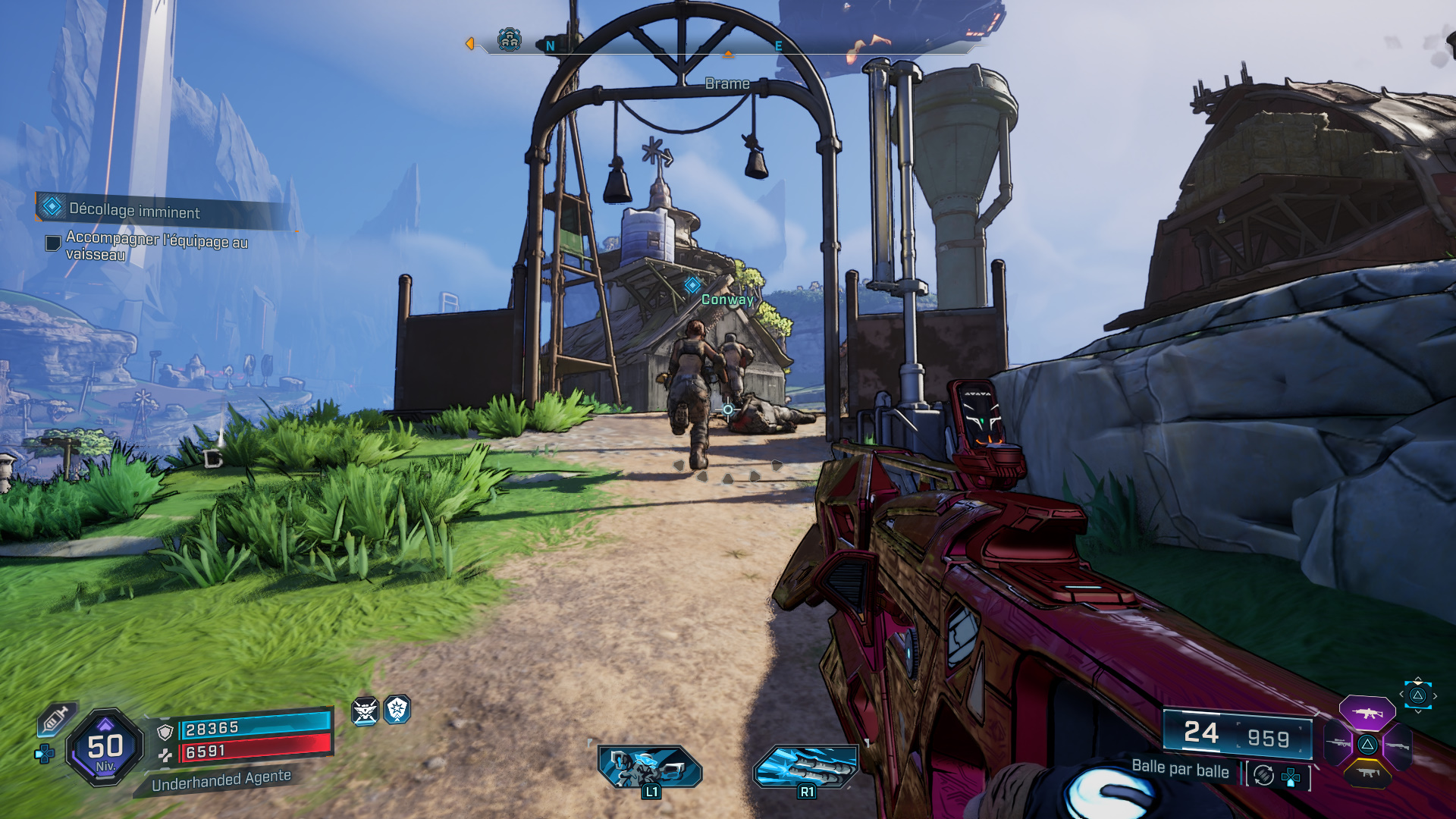Click the eagle crest badge above the shield bar
Image resolution: width=1456 pixels, height=819 pixels.
coord(366,711)
